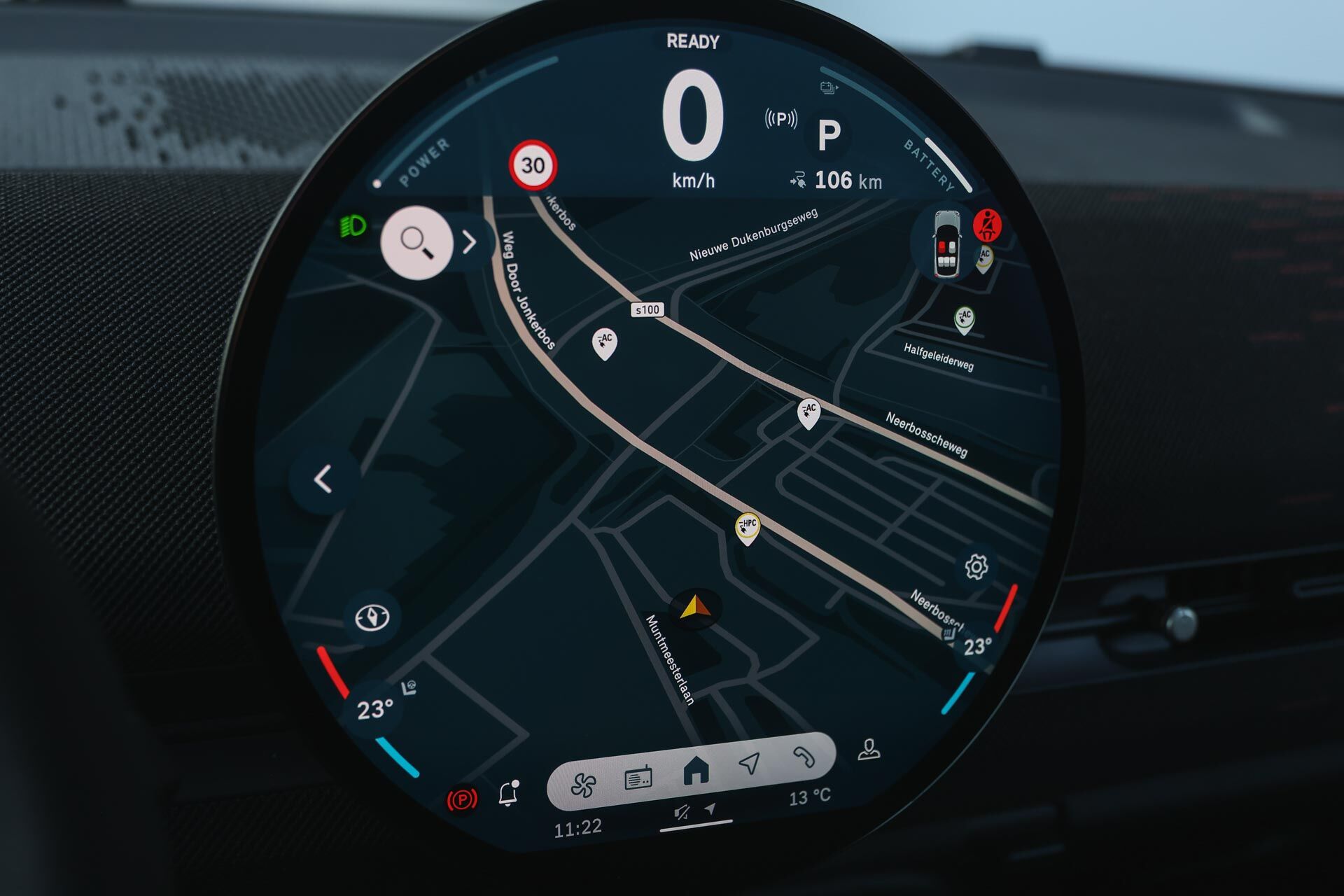Open the radio media menu
The height and width of the screenshot is (896, 1344).
(638, 778)
